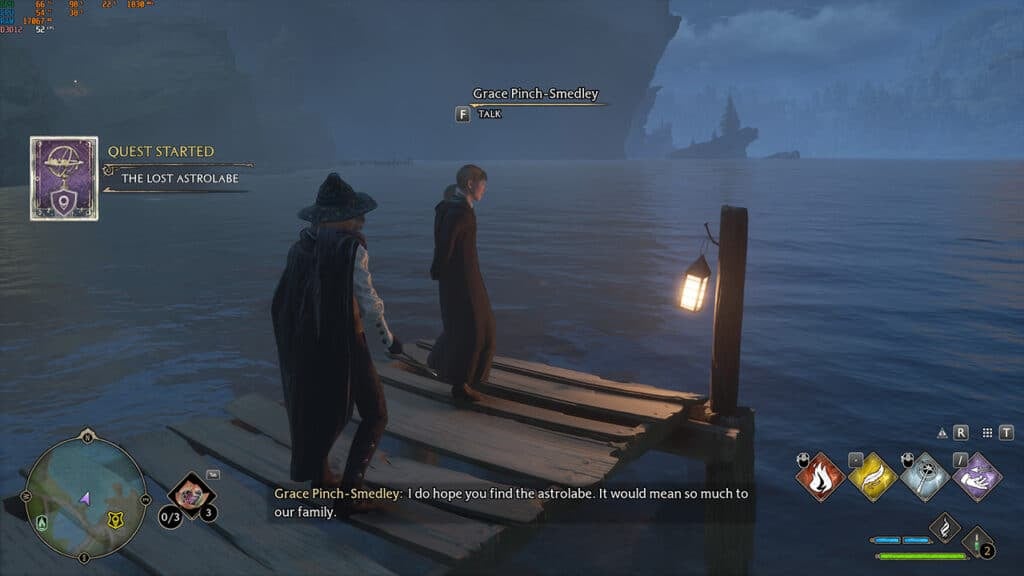Click the purple astrolabe quest badge
Viewport: 1024px width, 576px height.
coord(64,178)
